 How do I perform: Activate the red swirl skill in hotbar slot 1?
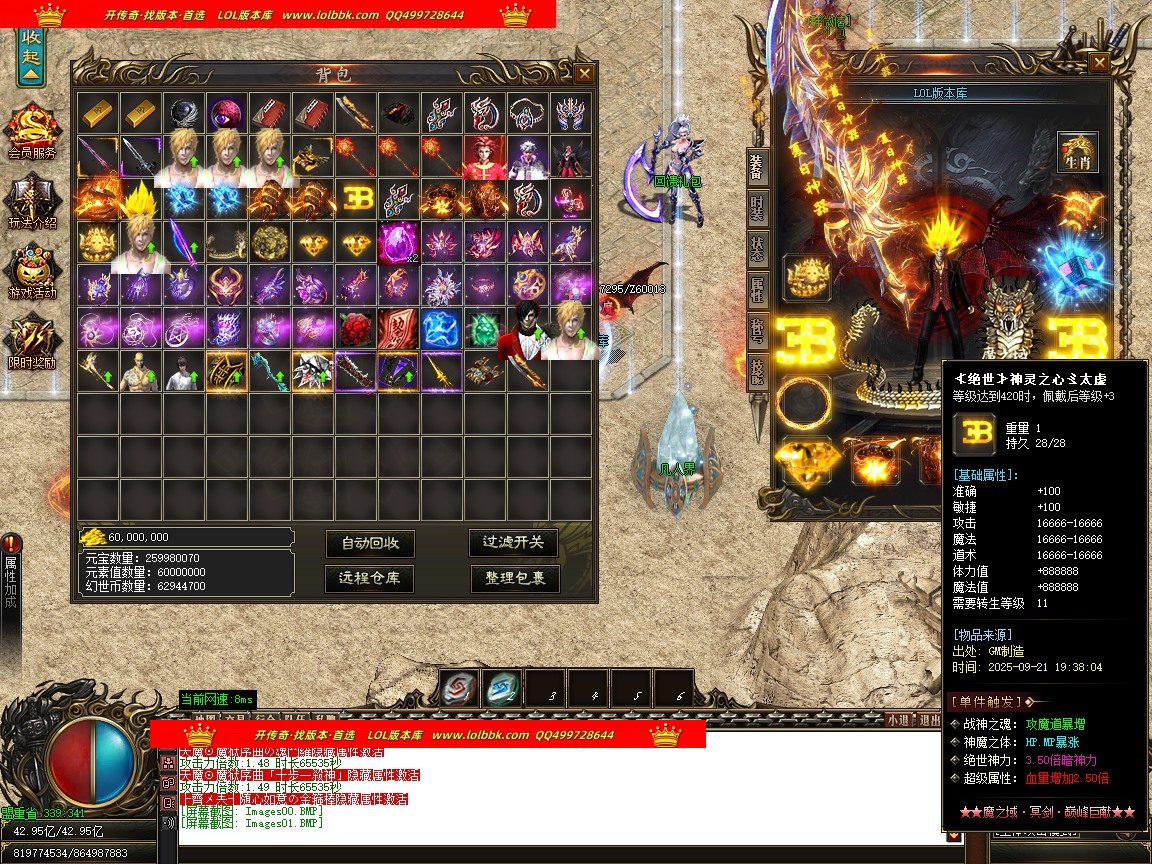tap(459, 688)
